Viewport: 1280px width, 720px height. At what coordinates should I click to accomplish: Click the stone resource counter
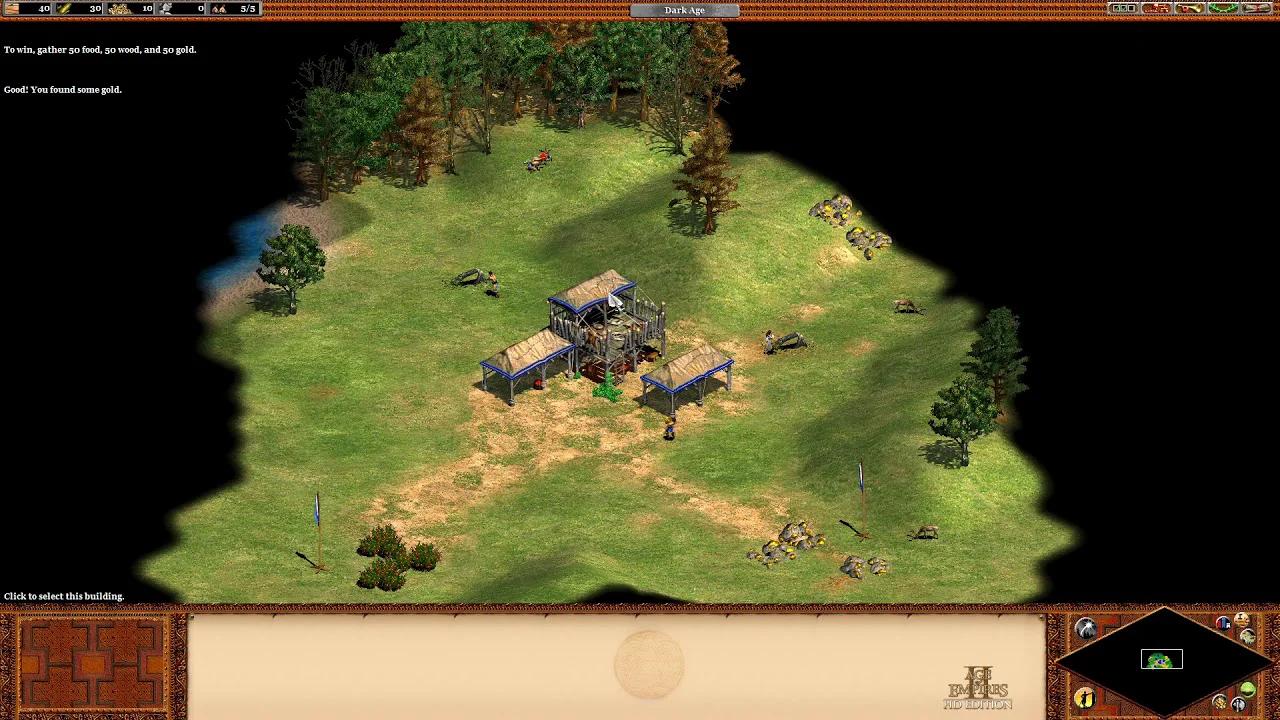tap(170, 8)
